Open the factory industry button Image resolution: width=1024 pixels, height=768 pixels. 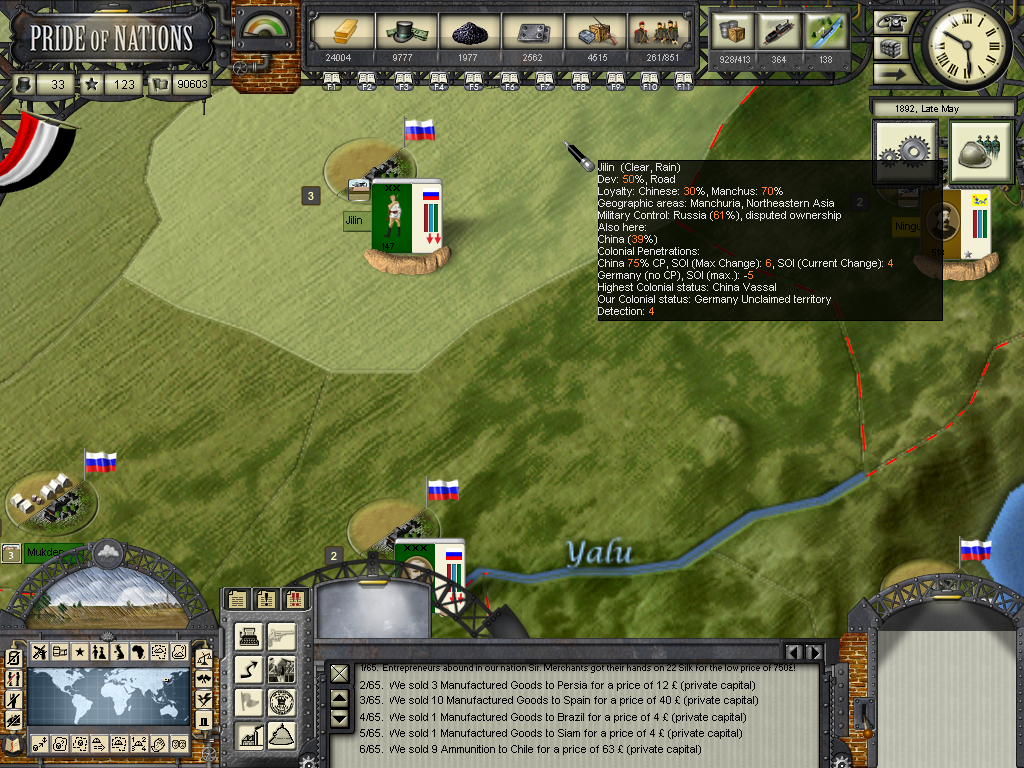250,737
